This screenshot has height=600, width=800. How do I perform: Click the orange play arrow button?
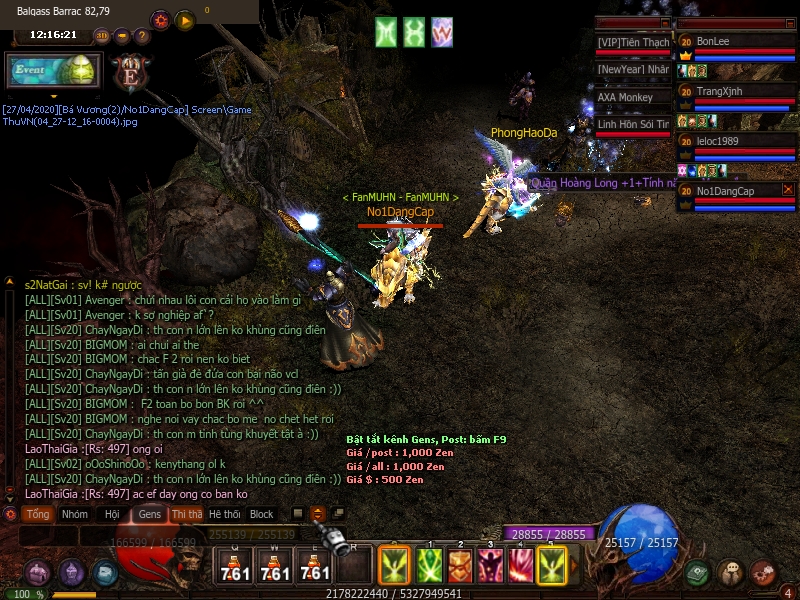[185, 20]
